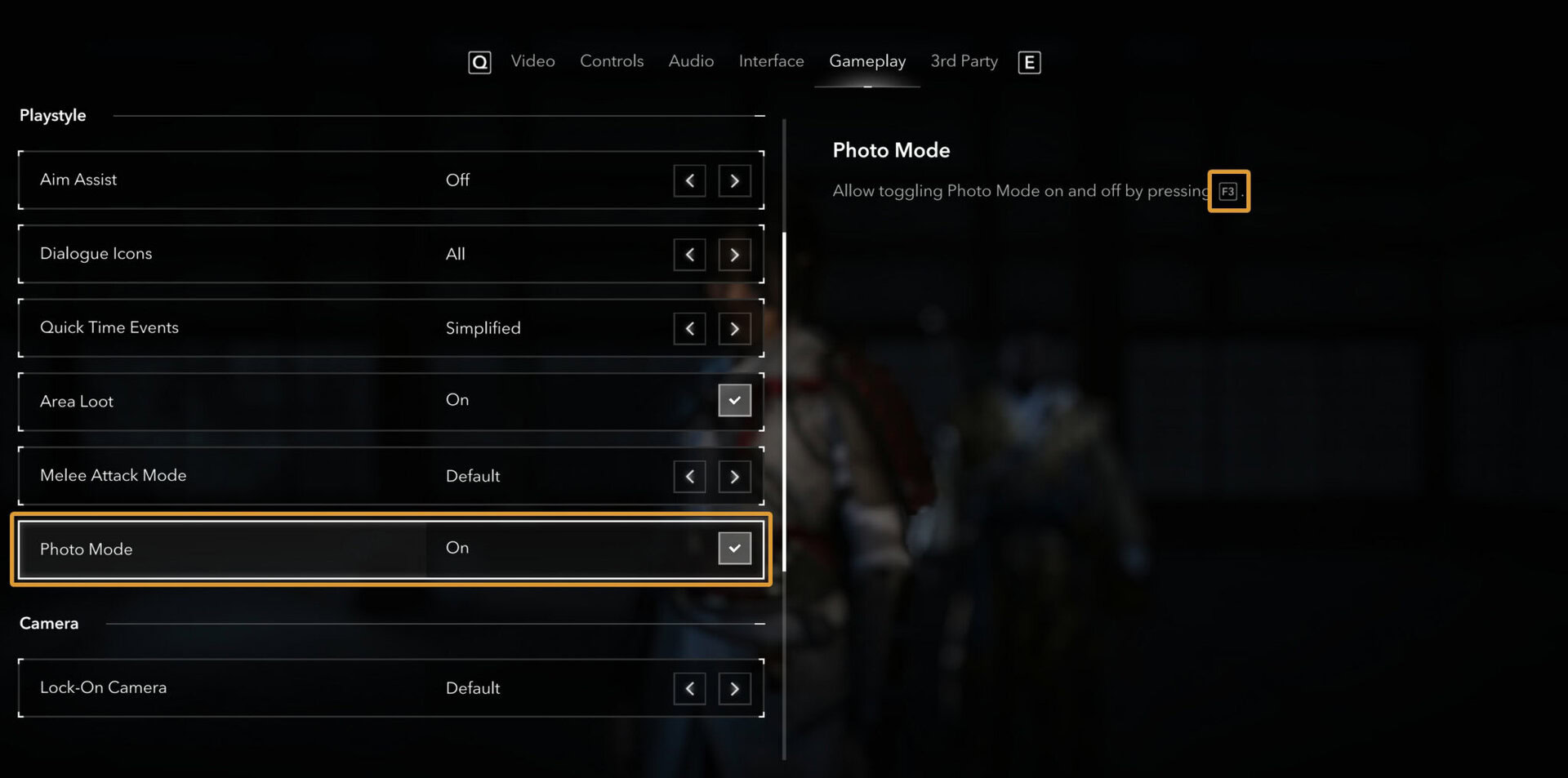Open the Interface tab
This screenshot has height=778, width=1568.
click(x=770, y=60)
